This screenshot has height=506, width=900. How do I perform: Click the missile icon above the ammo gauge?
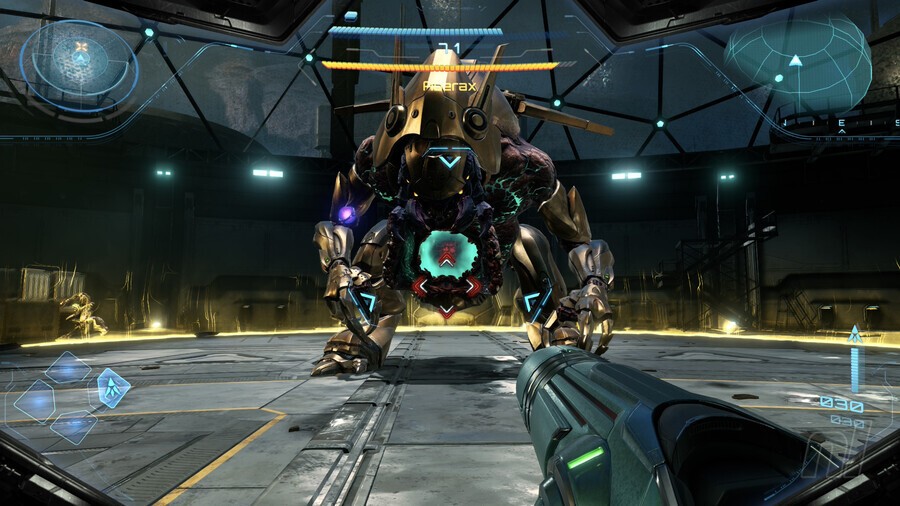[x=855, y=336]
